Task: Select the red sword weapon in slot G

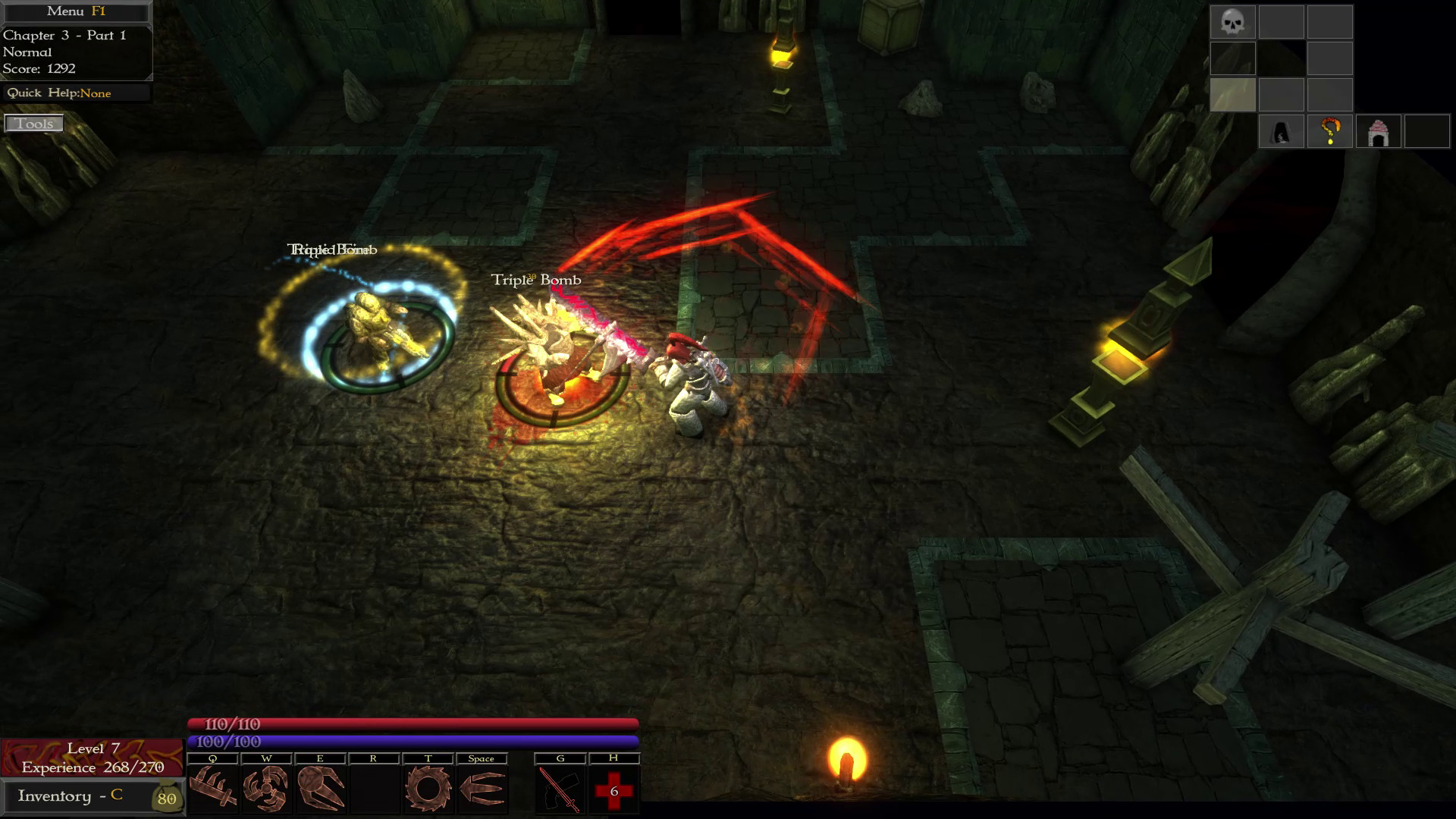Action: point(560,789)
